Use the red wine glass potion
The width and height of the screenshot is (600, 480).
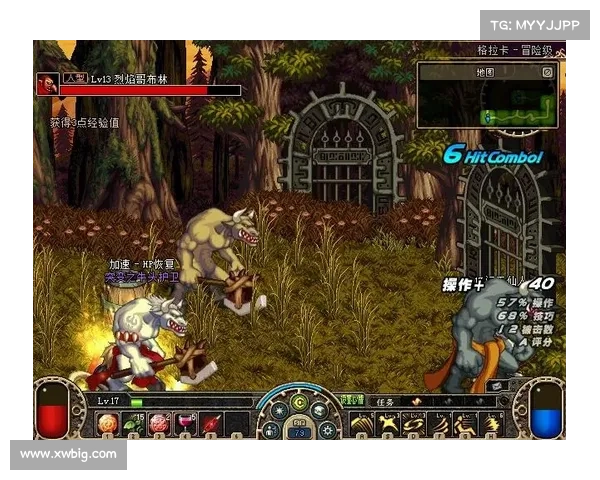coord(184,424)
